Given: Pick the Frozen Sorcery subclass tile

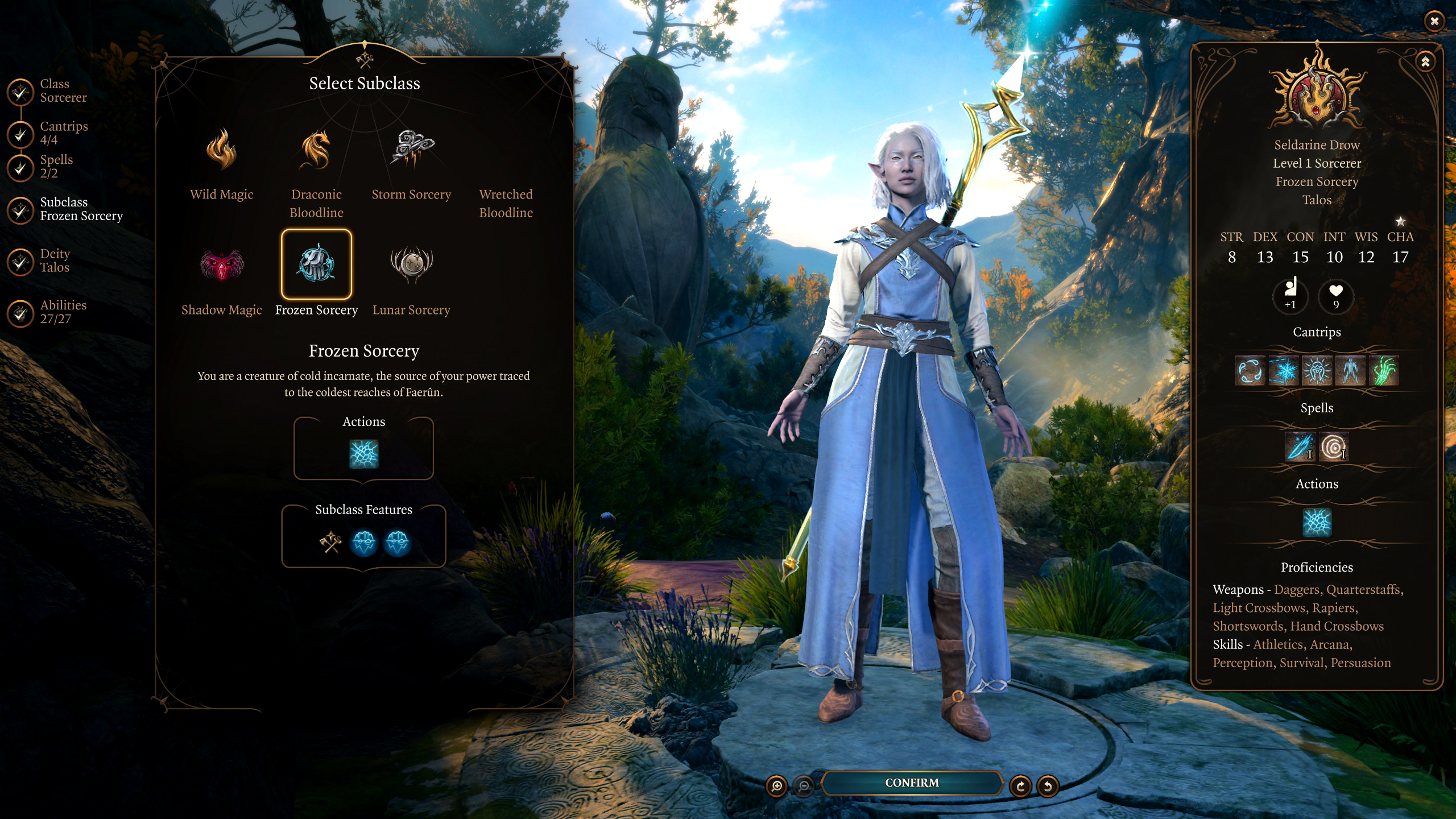Looking at the screenshot, I should coord(316,264).
